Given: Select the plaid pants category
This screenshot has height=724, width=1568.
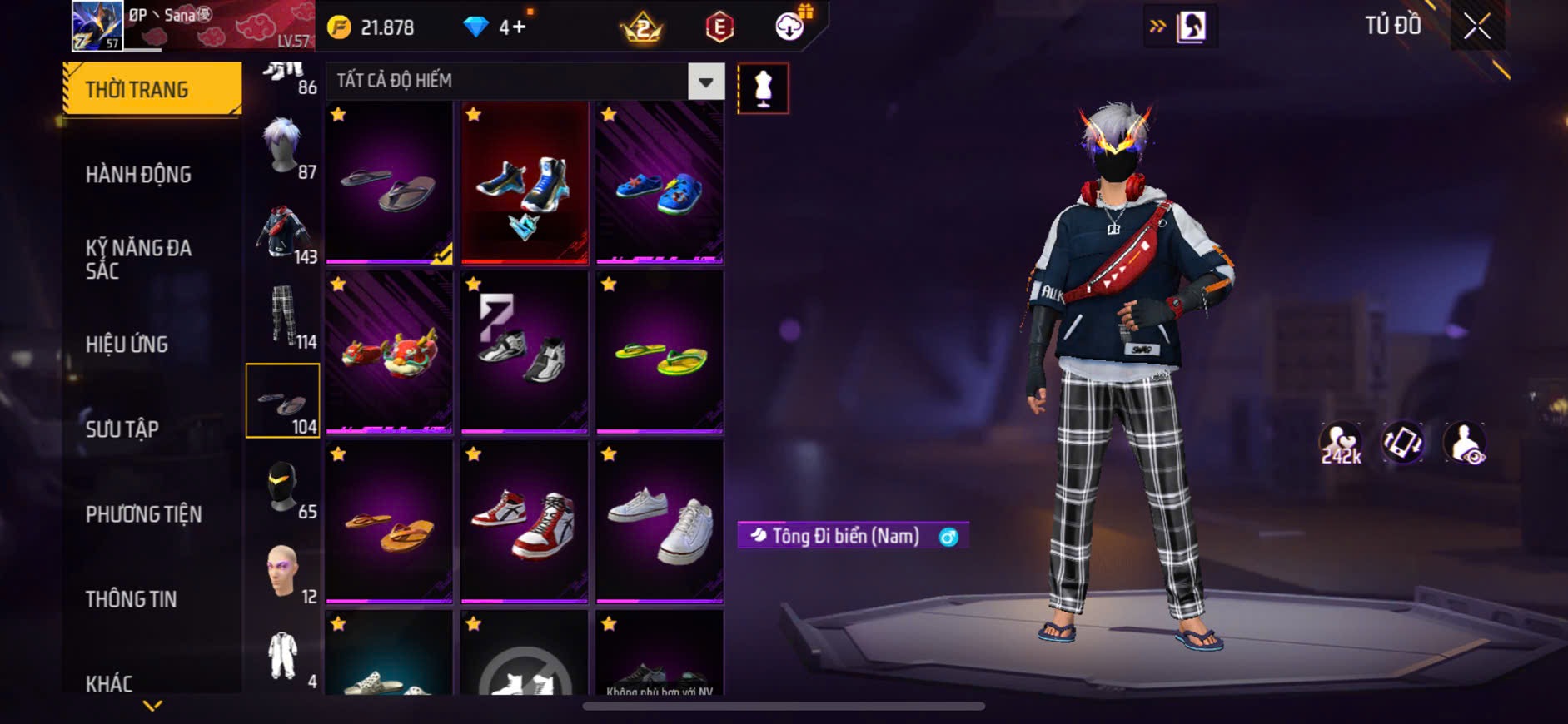Looking at the screenshot, I should [284, 316].
